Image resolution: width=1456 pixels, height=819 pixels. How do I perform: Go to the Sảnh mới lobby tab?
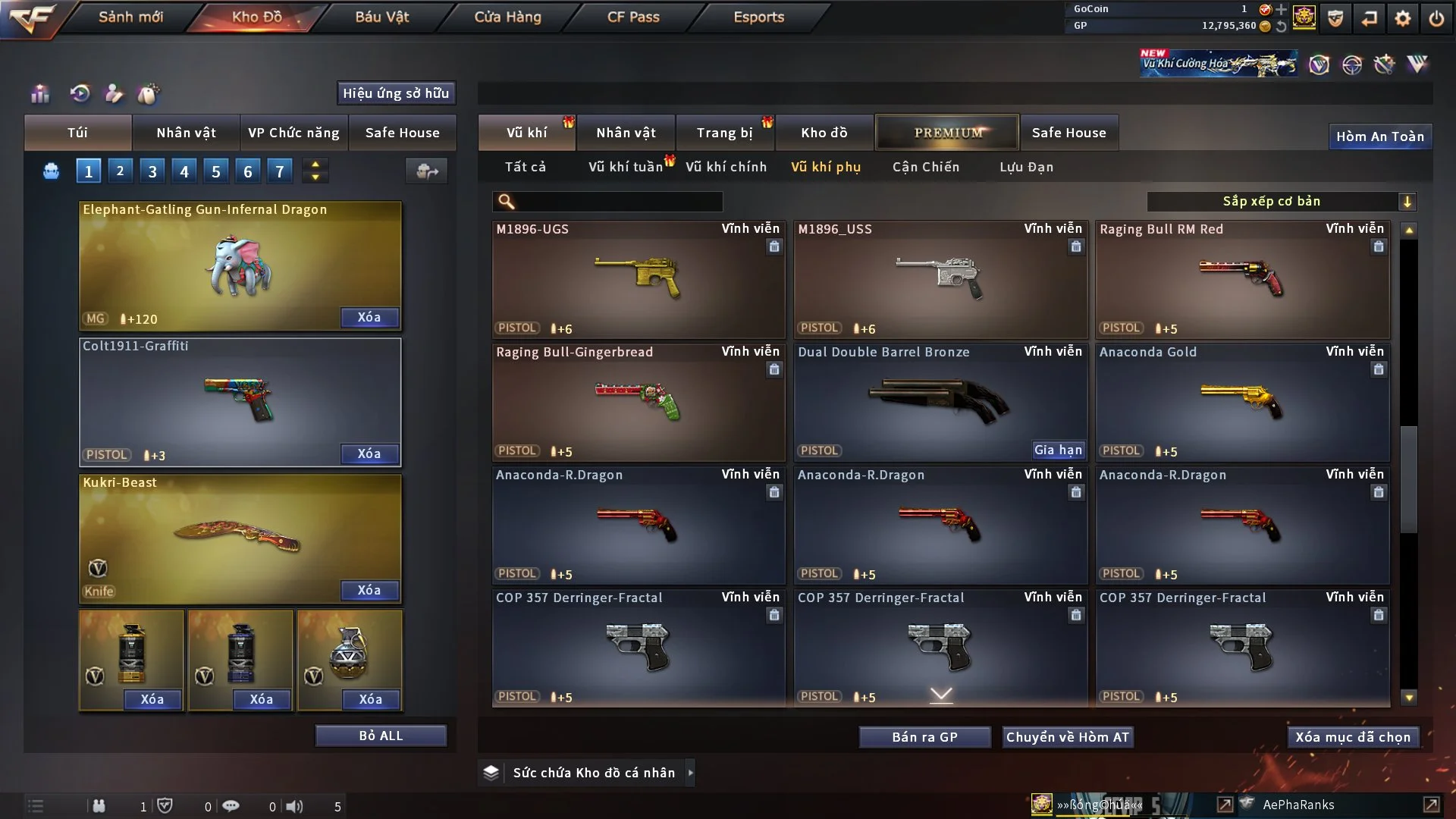pos(130,17)
